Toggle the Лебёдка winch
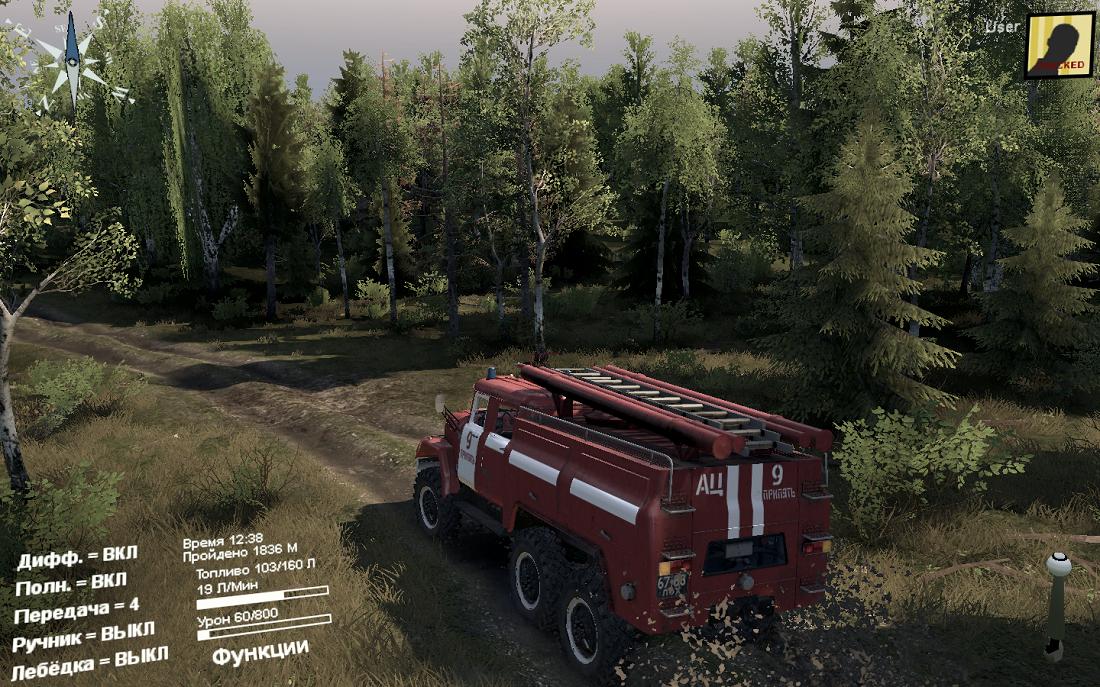The height and width of the screenshot is (687, 1100). (90, 663)
